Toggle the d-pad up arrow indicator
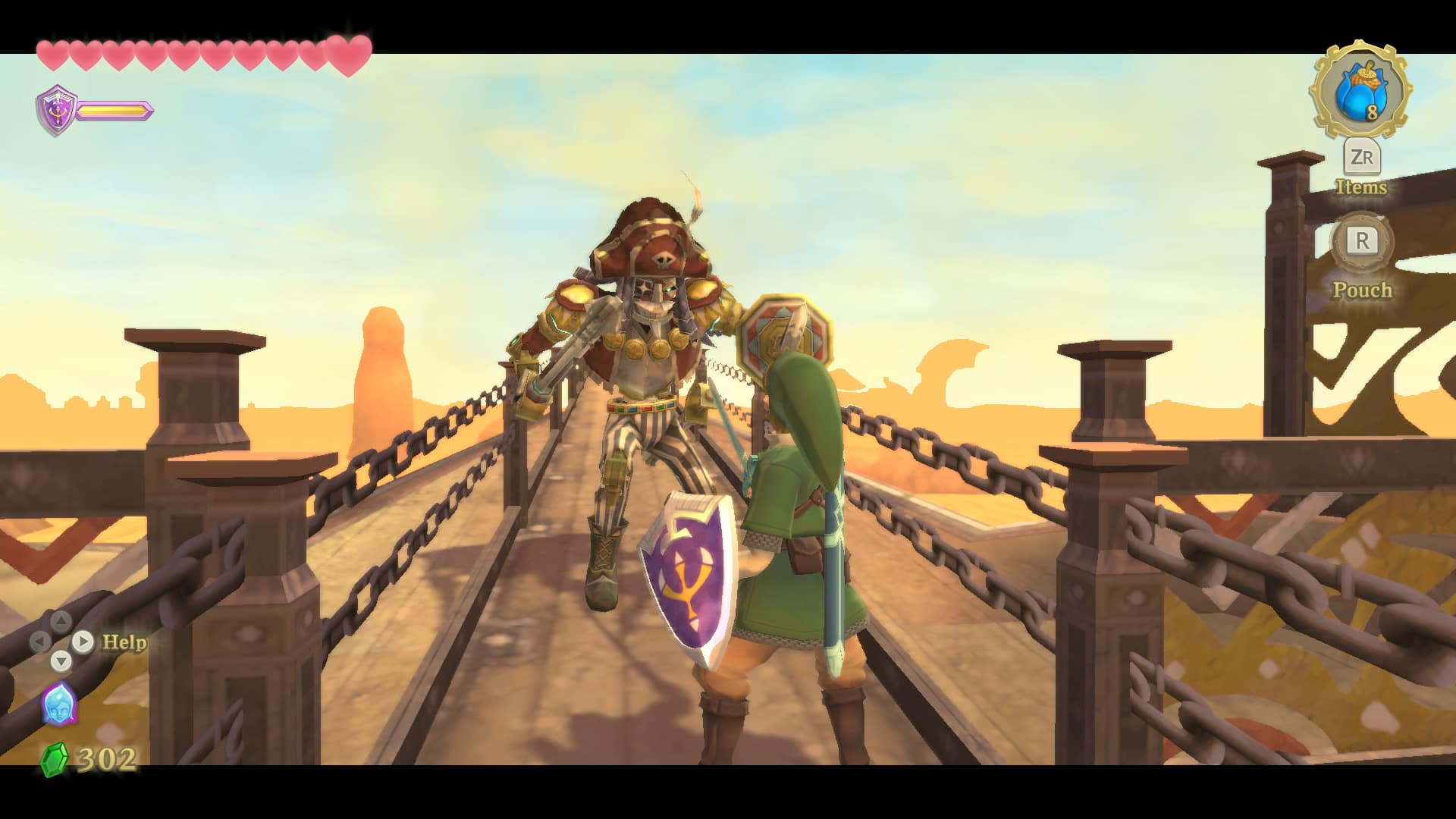Viewport: 1456px width, 819px height. (61, 620)
